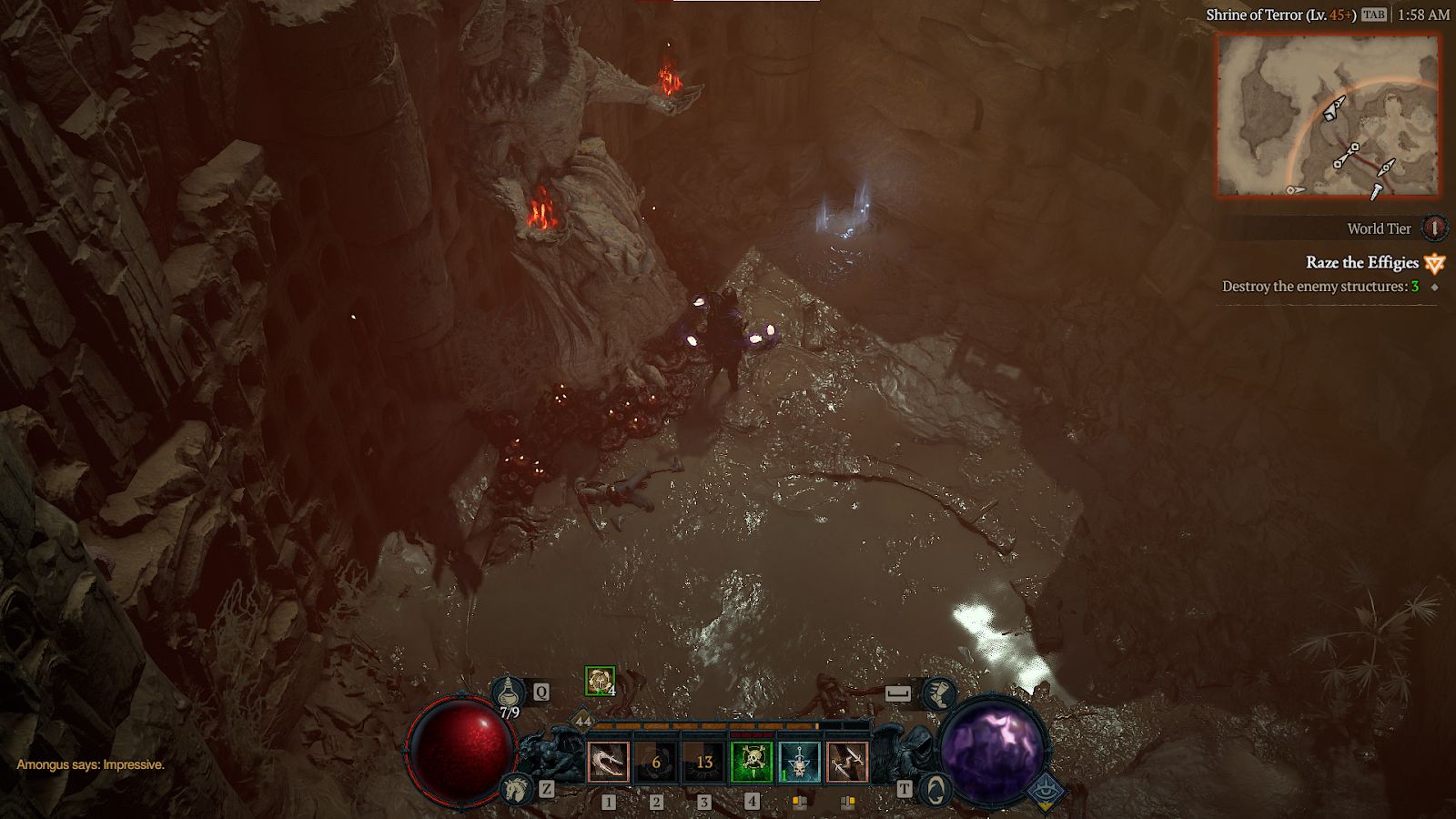The width and height of the screenshot is (1456, 819).
Task: Activate the green skull skill
Action: click(x=752, y=762)
